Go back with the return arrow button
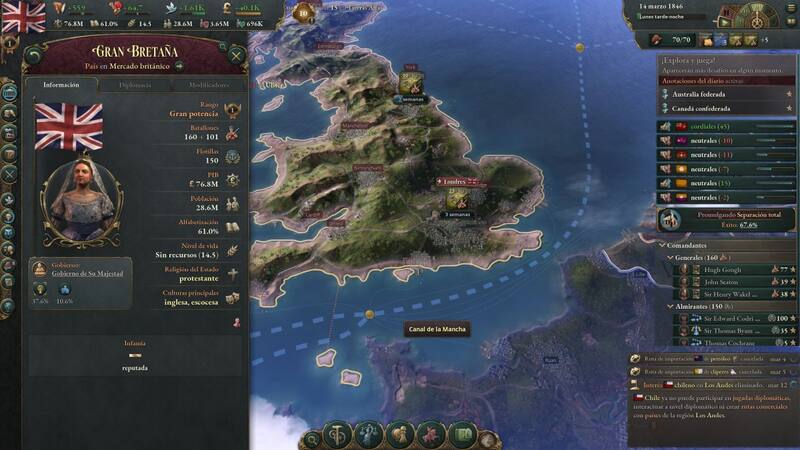The image size is (800, 450). pos(35,56)
